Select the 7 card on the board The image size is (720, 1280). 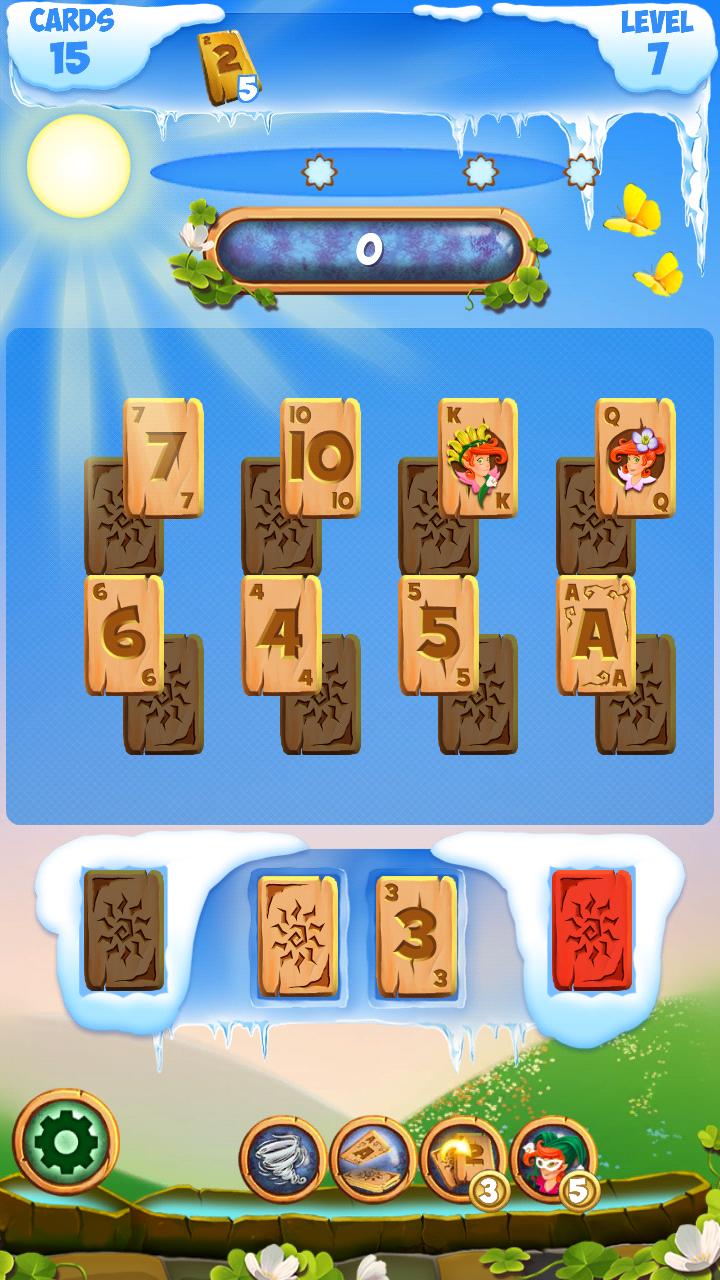coord(163,457)
